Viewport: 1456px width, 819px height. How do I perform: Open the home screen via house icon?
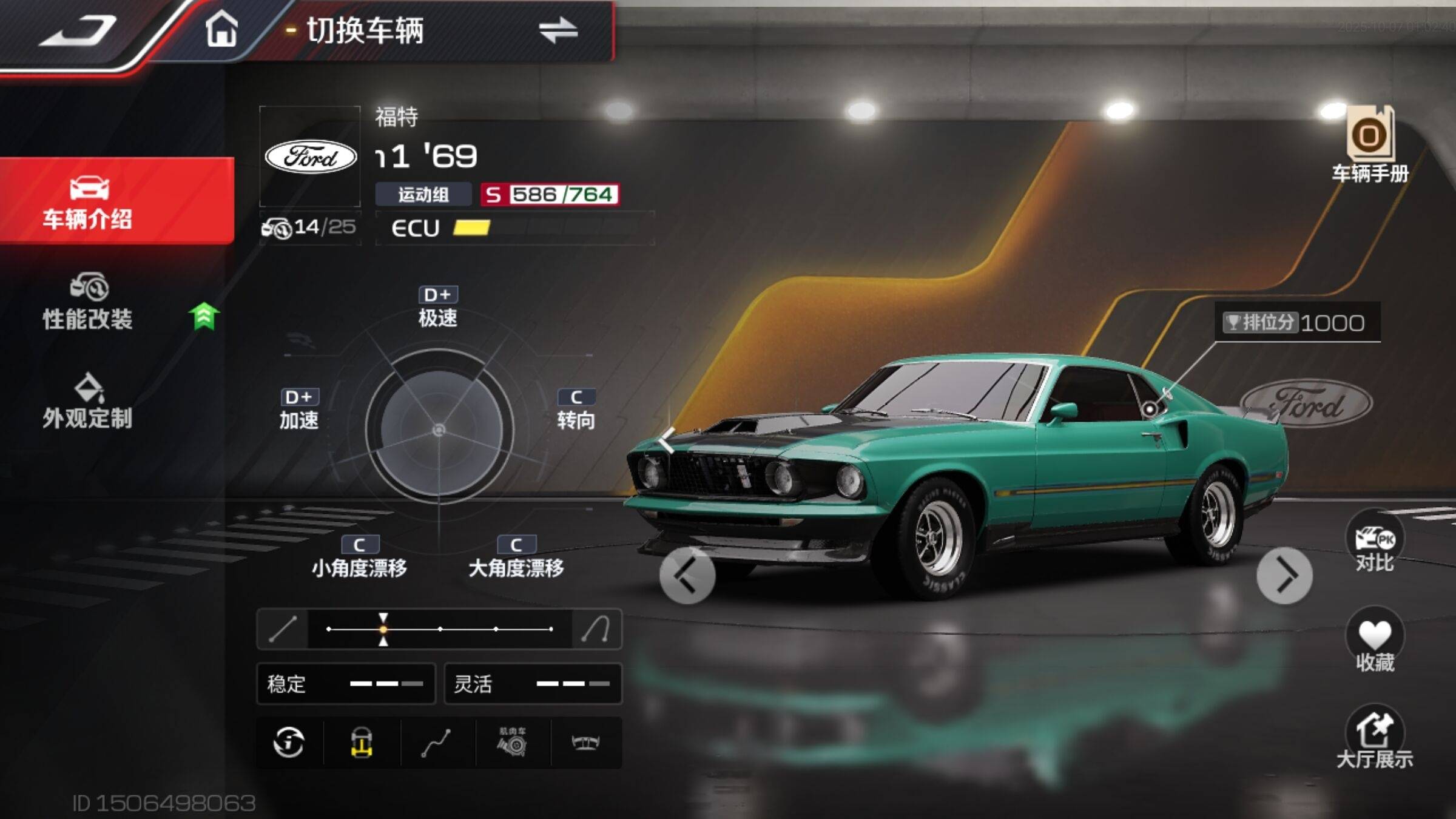pos(221,29)
